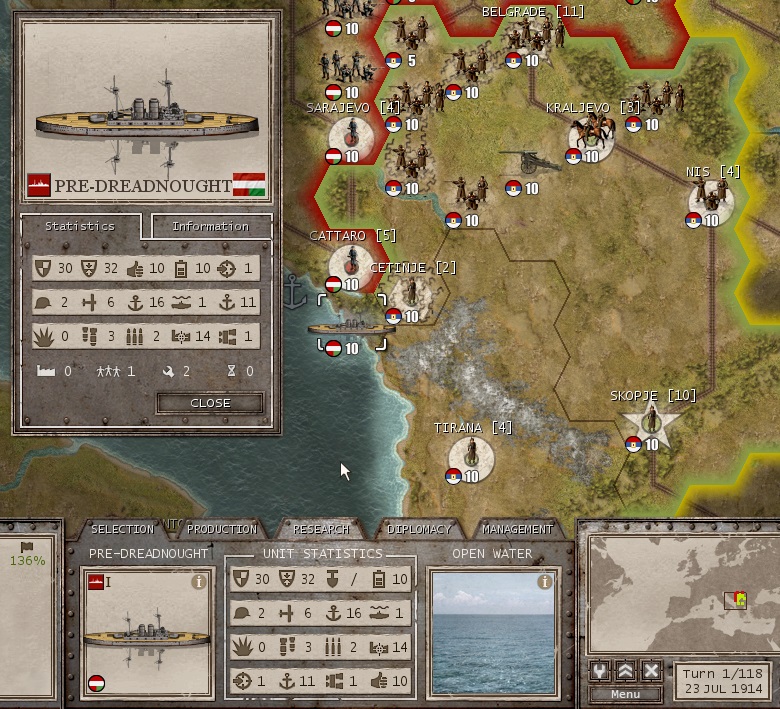The height and width of the screenshot is (709, 780).
Task: Close the Pre-Dreadnought info panel
Action: [210, 403]
